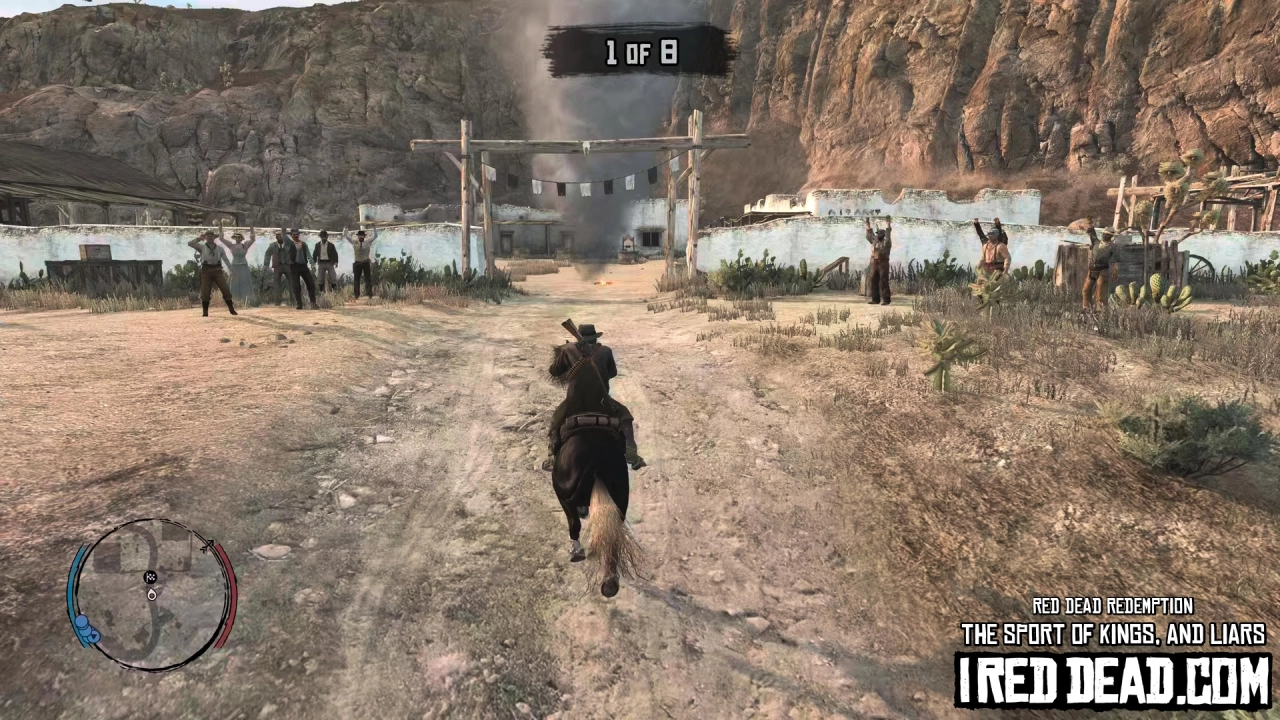Click the white waypoint teardrop marker on the minimap
The image size is (1280, 720).
coord(151,595)
